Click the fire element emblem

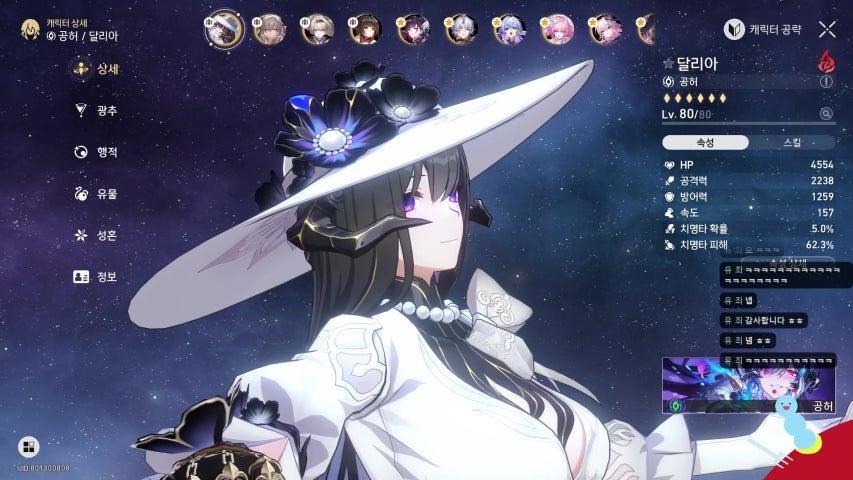[826, 62]
